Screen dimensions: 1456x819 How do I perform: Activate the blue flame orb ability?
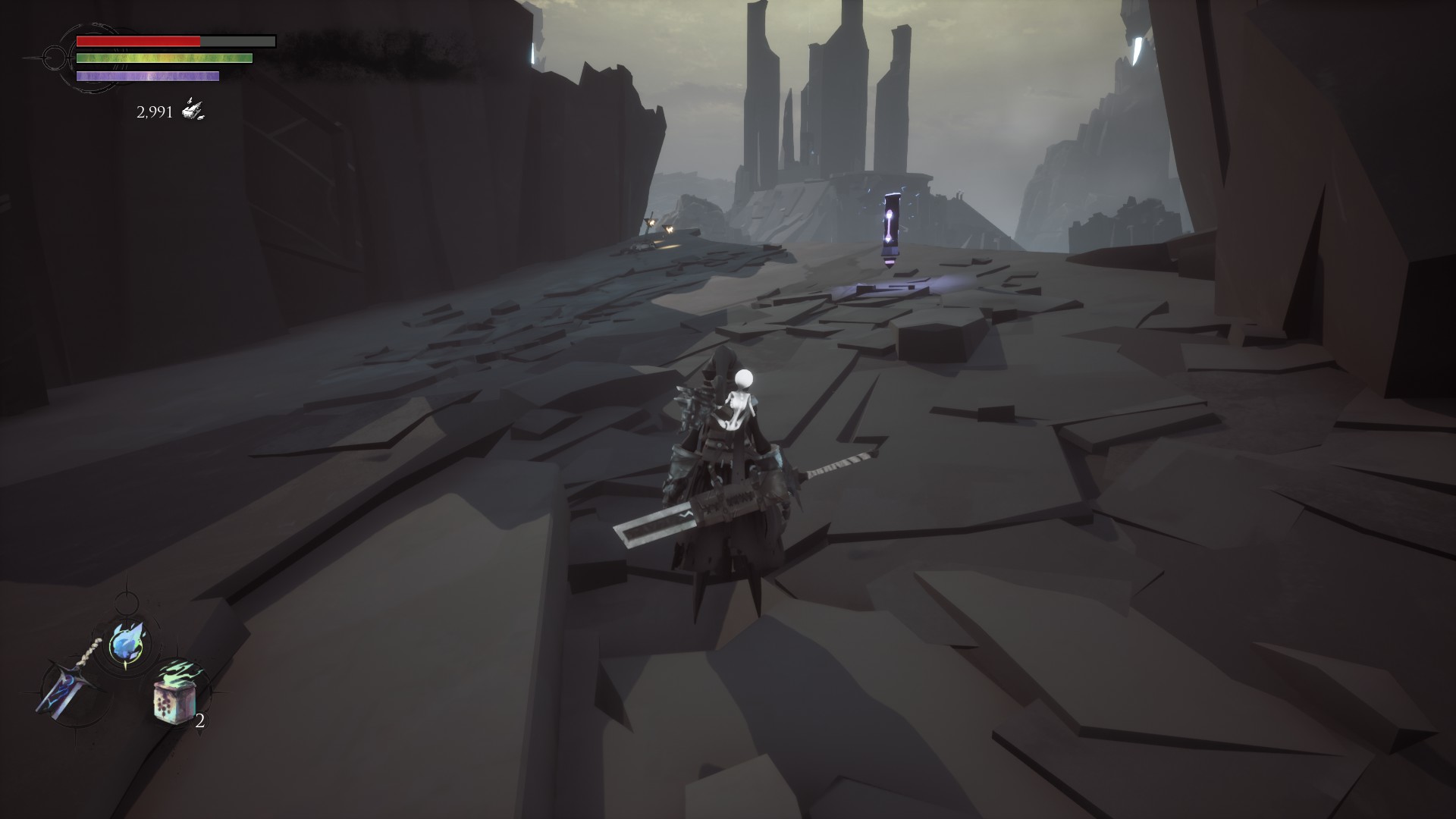point(125,644)
